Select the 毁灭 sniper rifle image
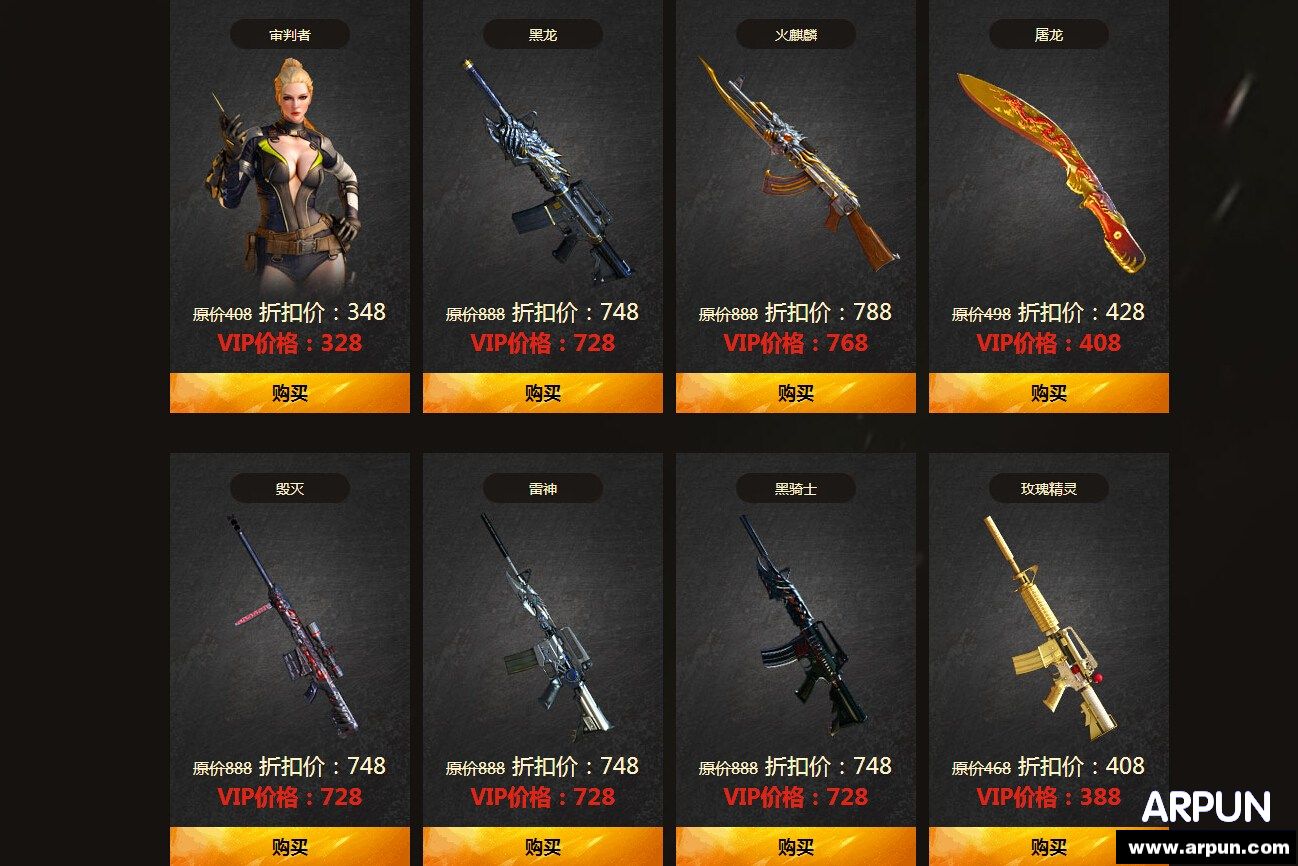This screenshot has width=1298, height=866. [x=290, y=625]
